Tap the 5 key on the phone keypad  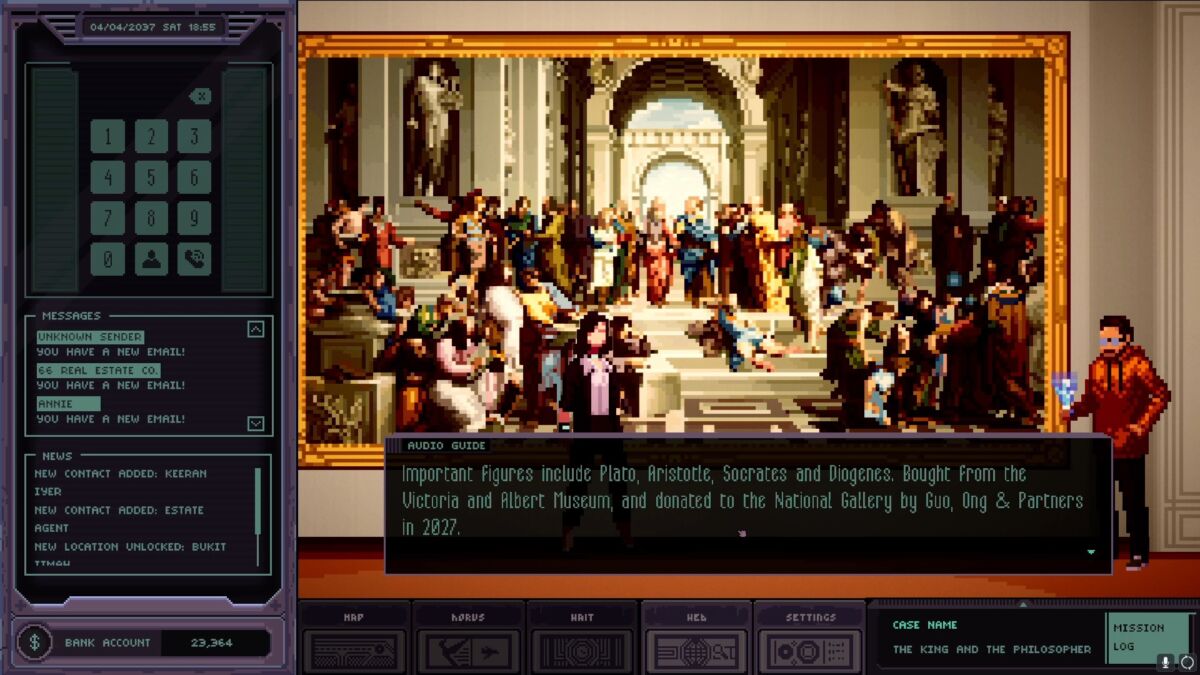pyautogui.click(x=152, y=177)
